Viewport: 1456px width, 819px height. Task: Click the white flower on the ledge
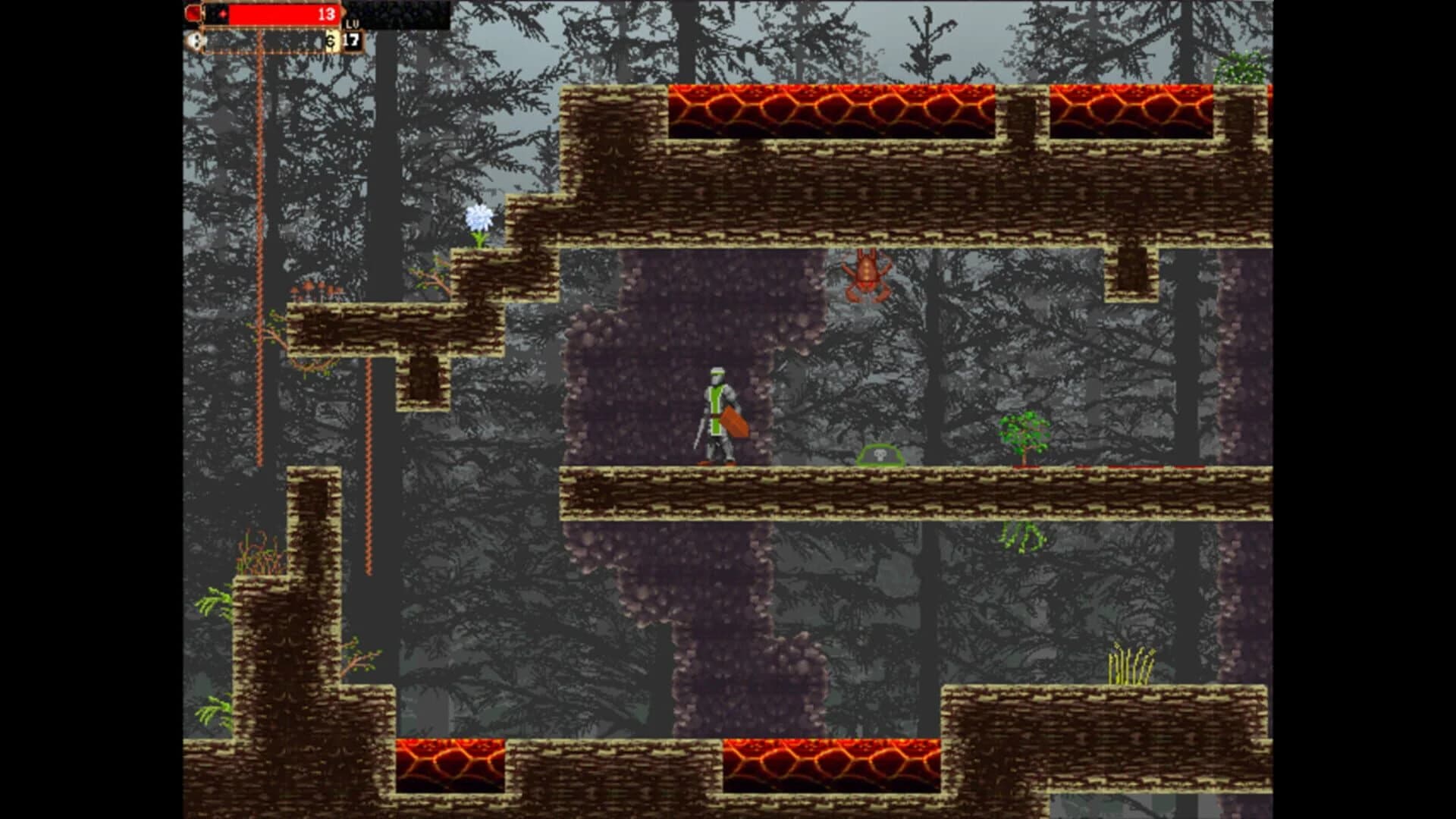[x=480, y=217]
